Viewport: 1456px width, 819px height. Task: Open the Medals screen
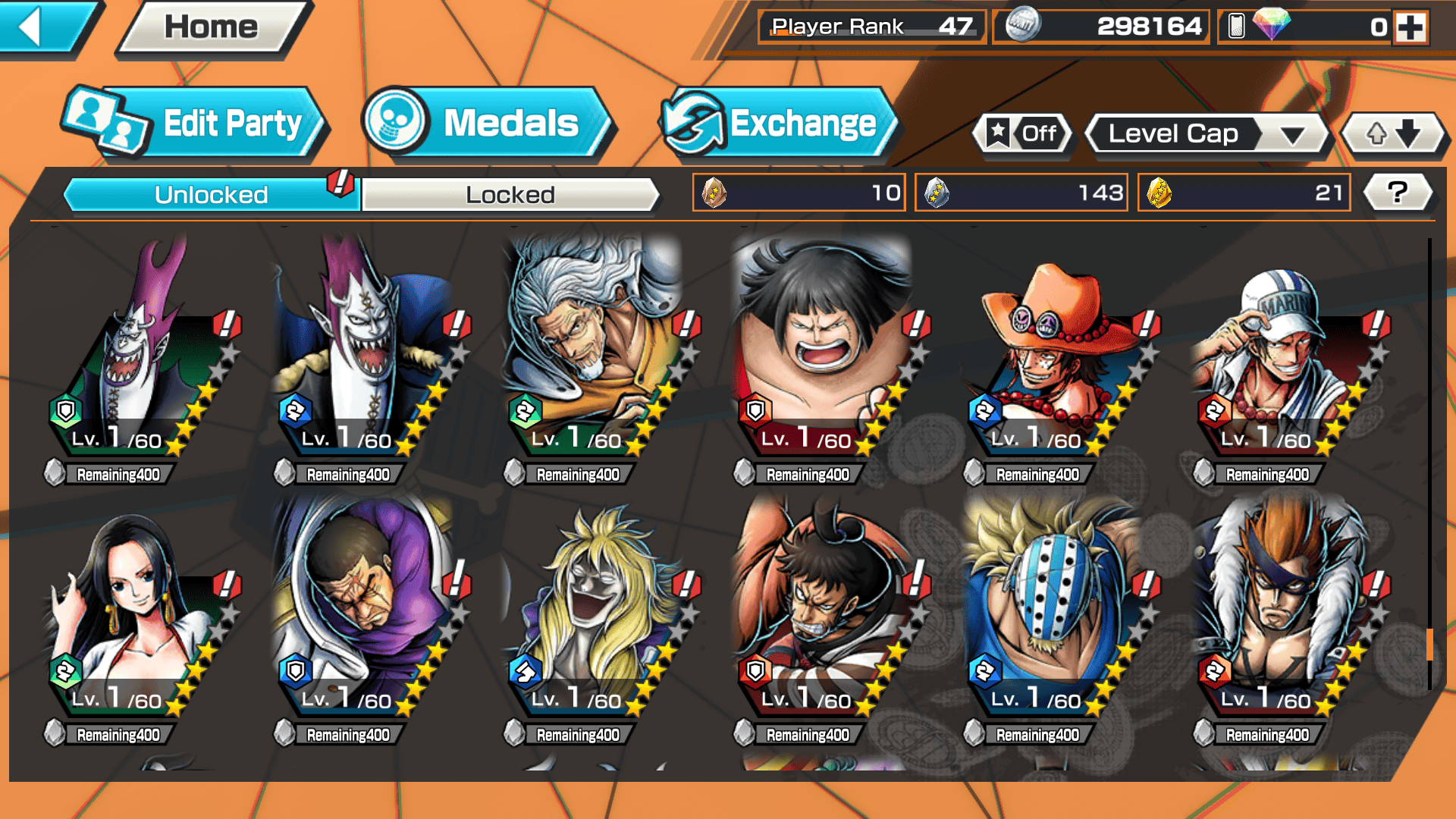485,124
